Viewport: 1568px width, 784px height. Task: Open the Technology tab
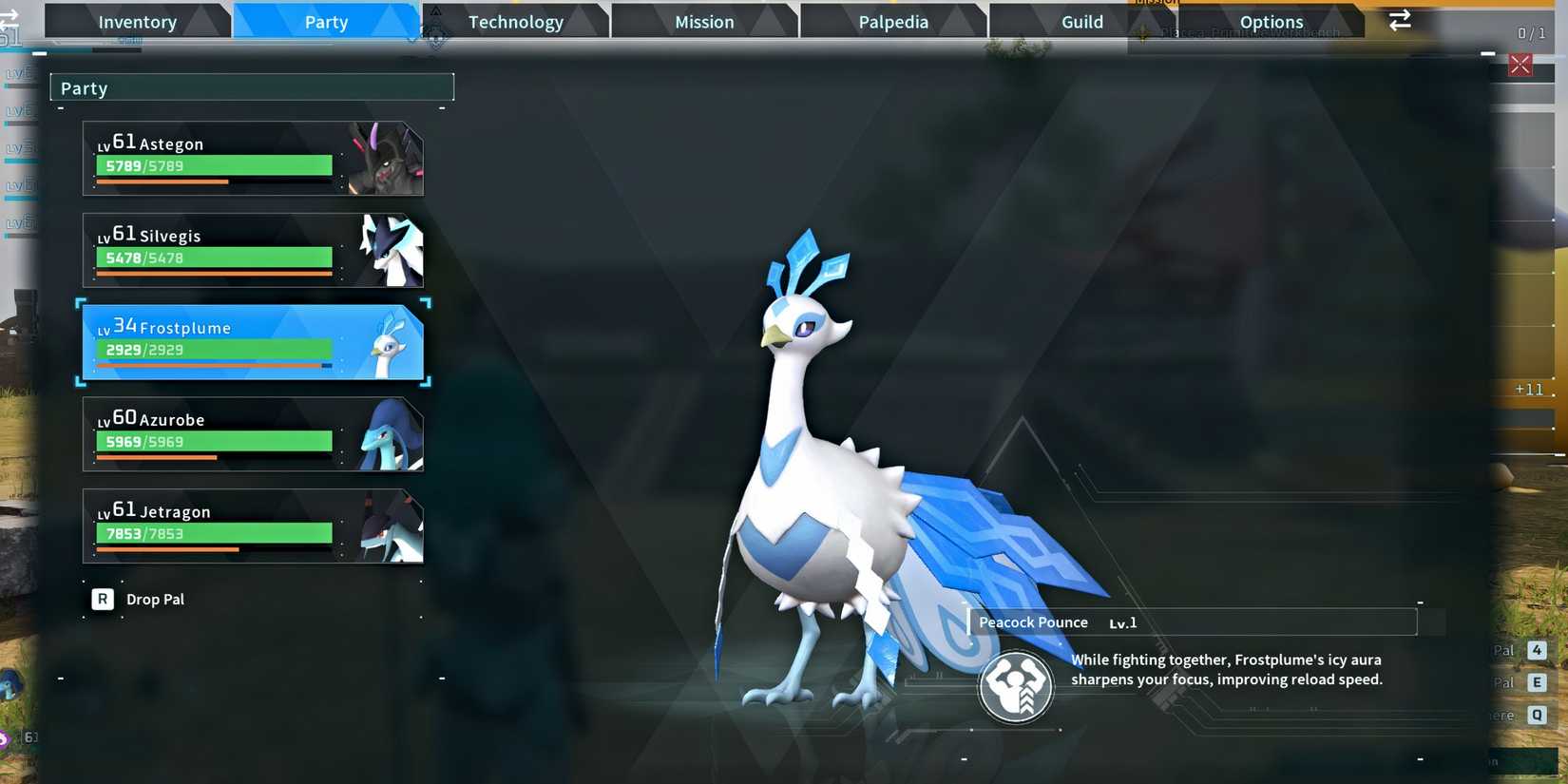click(516, 21)
